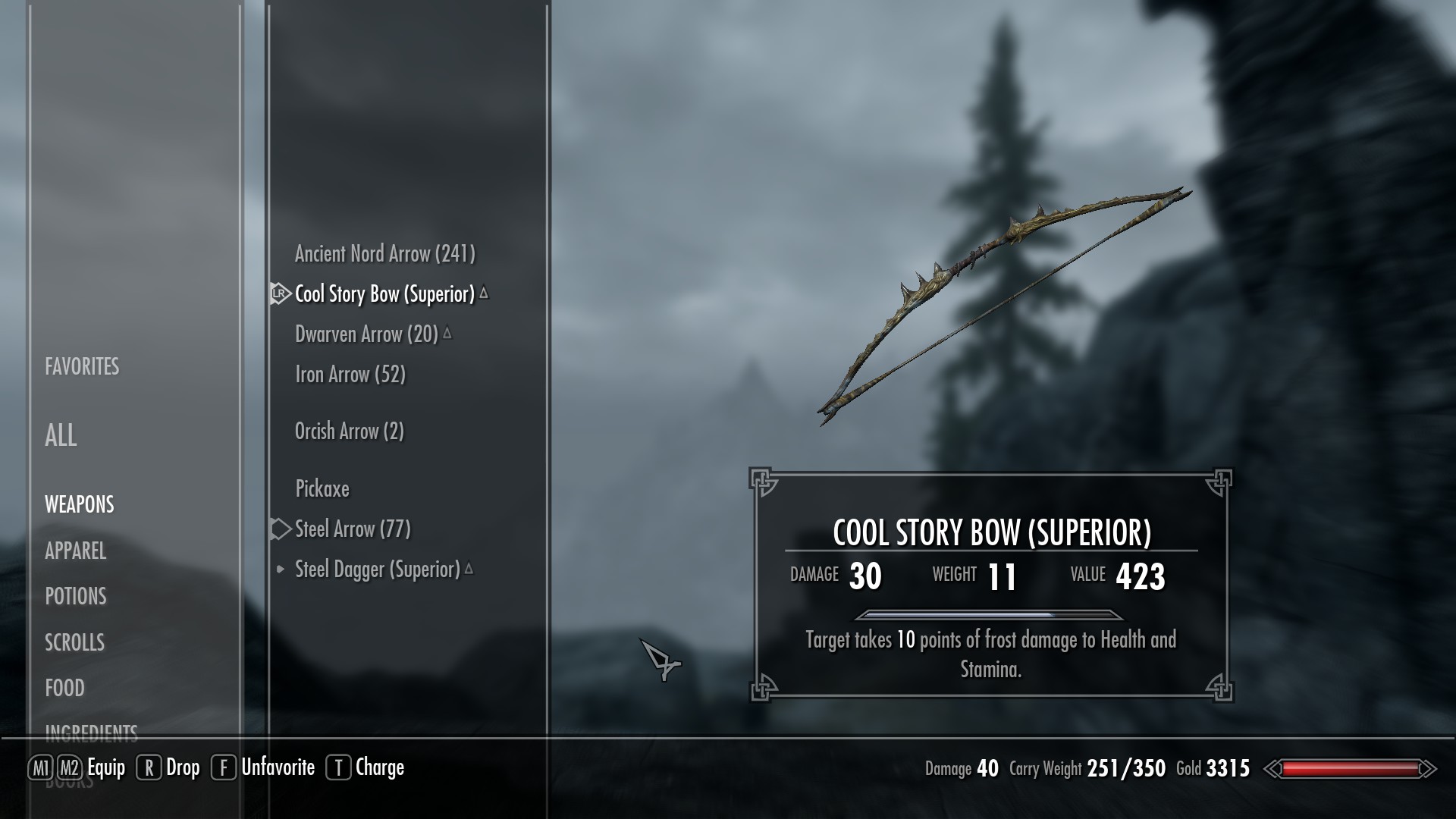
Task: Pick the Orcish Arrow entry
Action: point(349,431)
